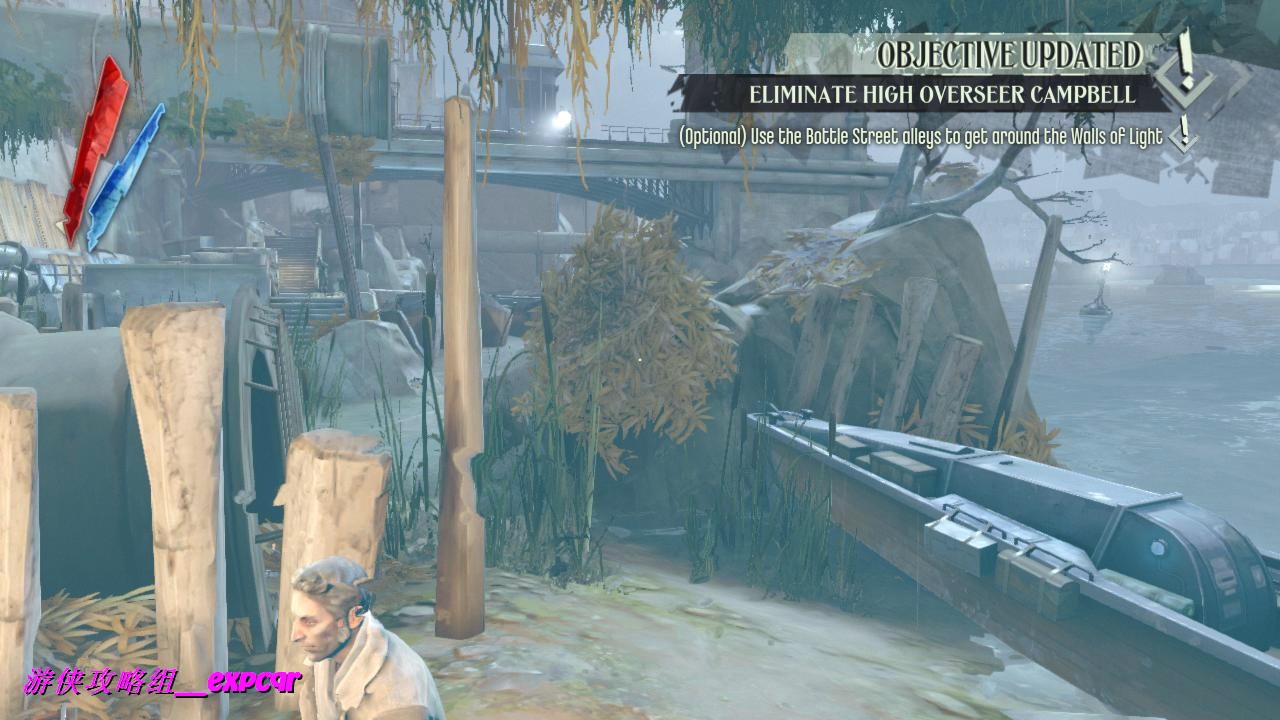Open the Objective Updated notification banner
Viewport: 1280px width, 720px height.
[1008, 55]
